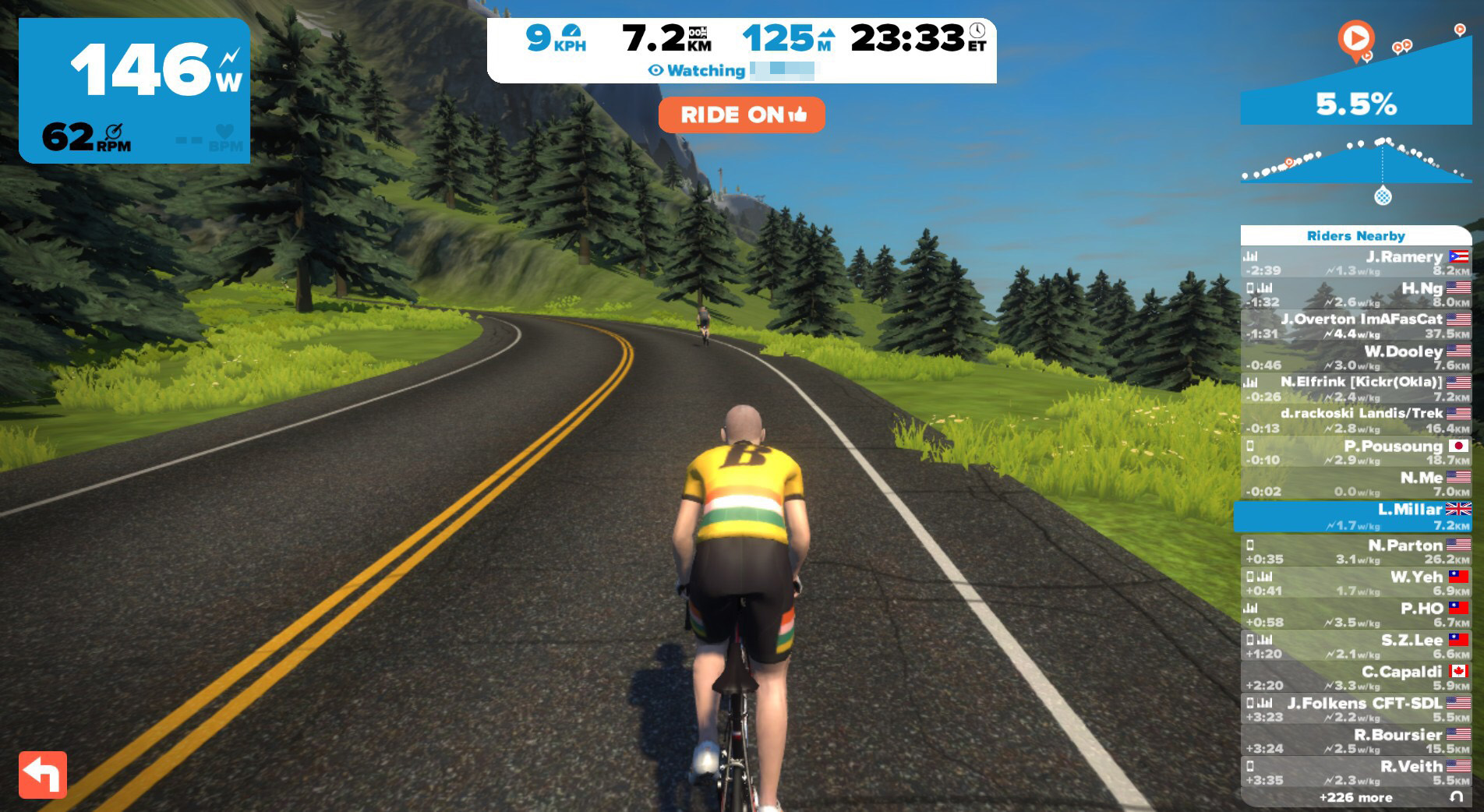
Task: Select P.Pousoung in rider list
Action: (x=1355, y=453)
